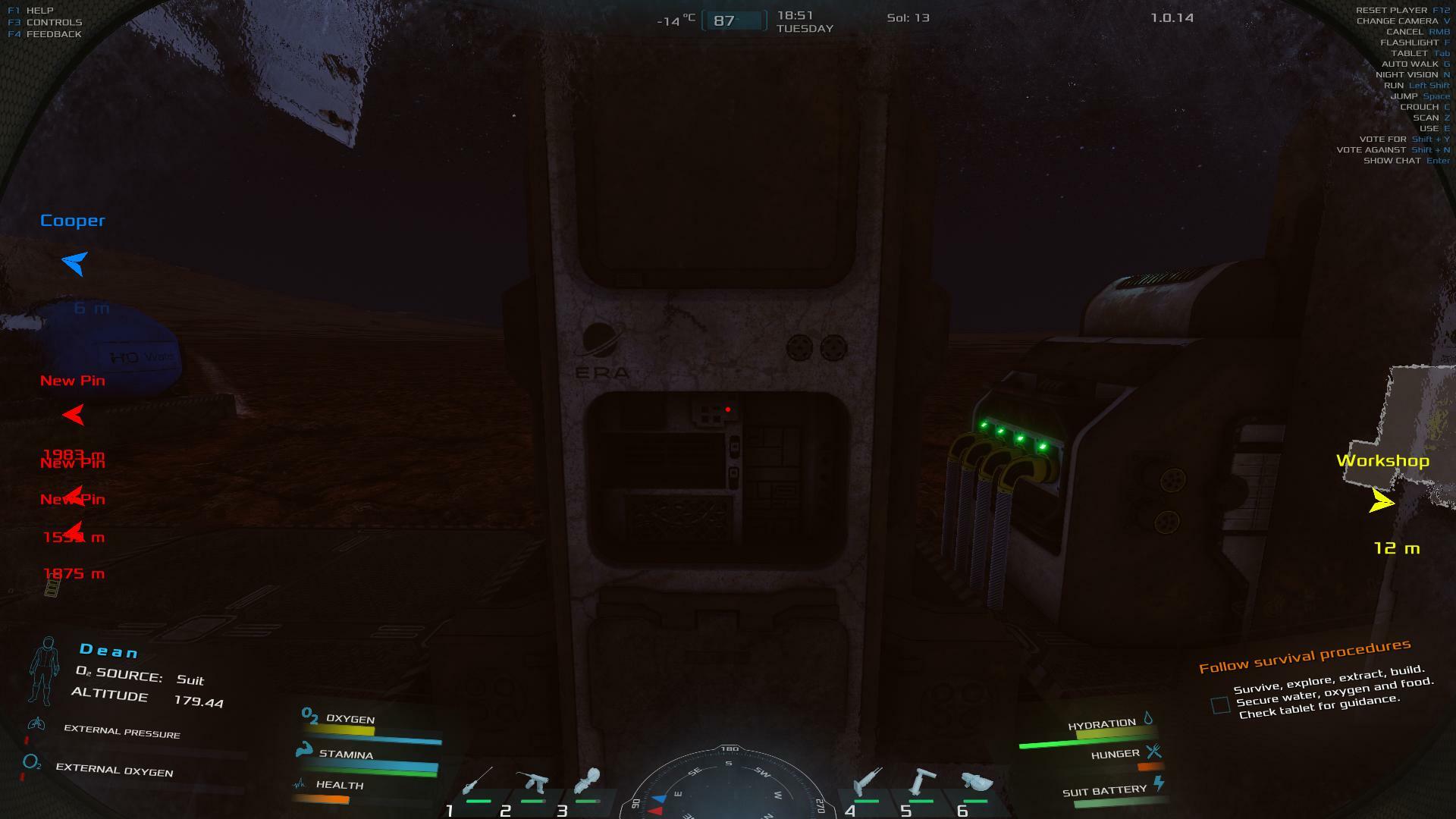Choose the round-headed tool in hotbar slot 3
The height and width of the screenshot is (819, 1456).
pos(588,781)
